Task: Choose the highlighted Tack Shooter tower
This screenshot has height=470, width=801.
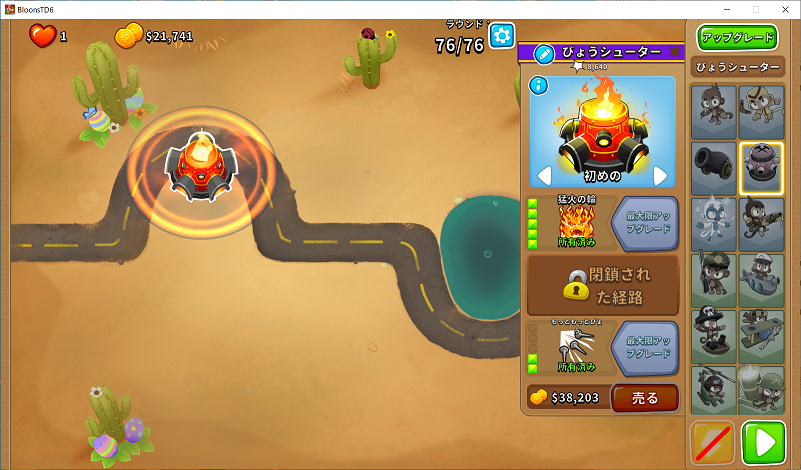Action: click(762, 167)
